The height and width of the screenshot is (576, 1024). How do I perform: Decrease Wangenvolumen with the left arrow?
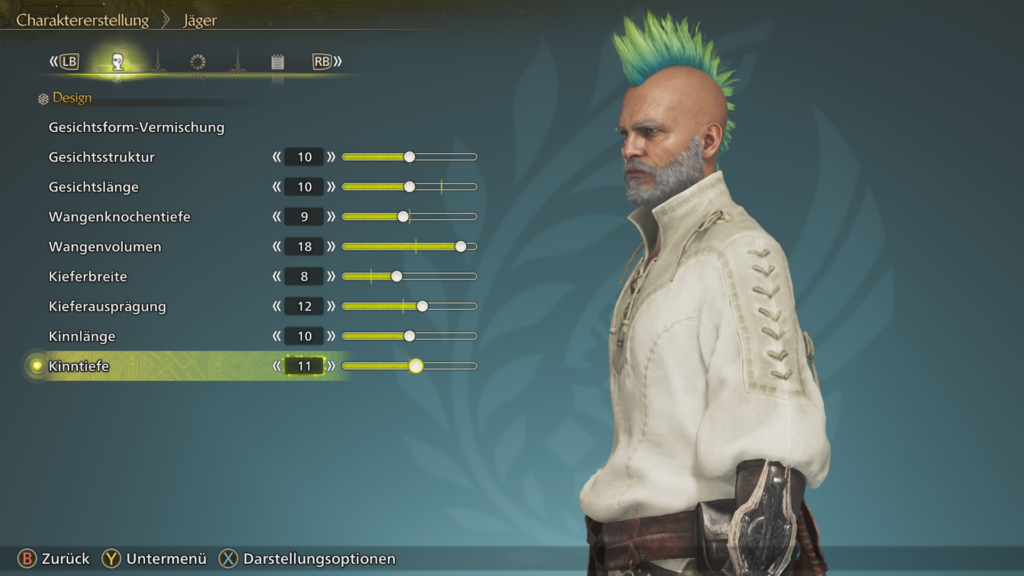(277, 246)
